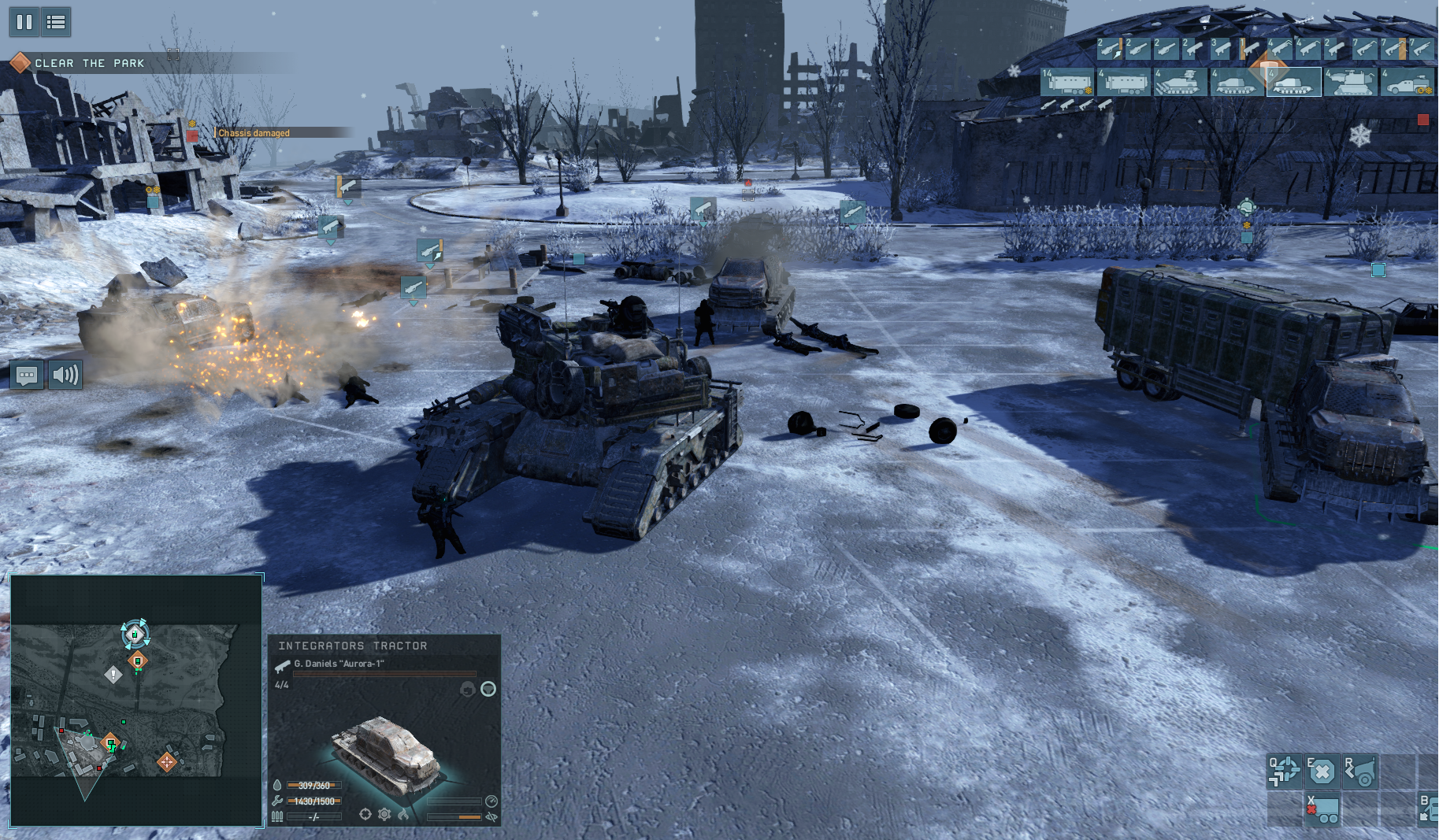Activate the crosshair target ability
1439x840 pixels.
tap(1285, 772)
